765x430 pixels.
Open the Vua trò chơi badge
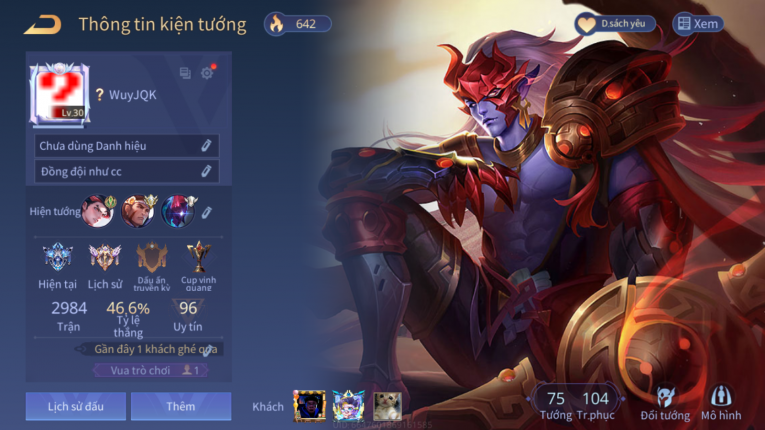coord(151,370)
